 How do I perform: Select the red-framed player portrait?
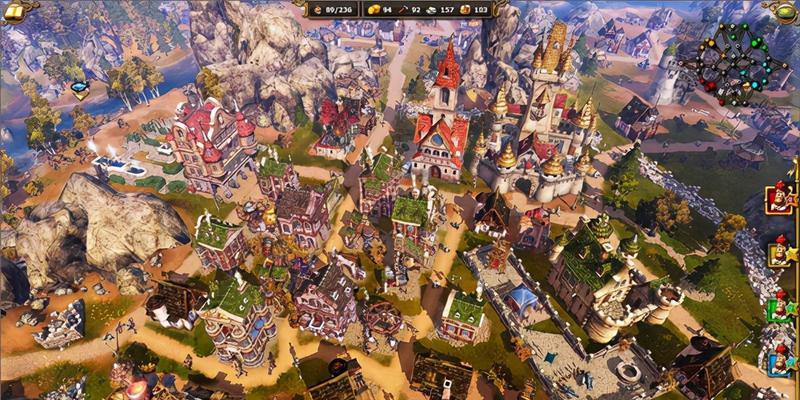click(780, 196)
